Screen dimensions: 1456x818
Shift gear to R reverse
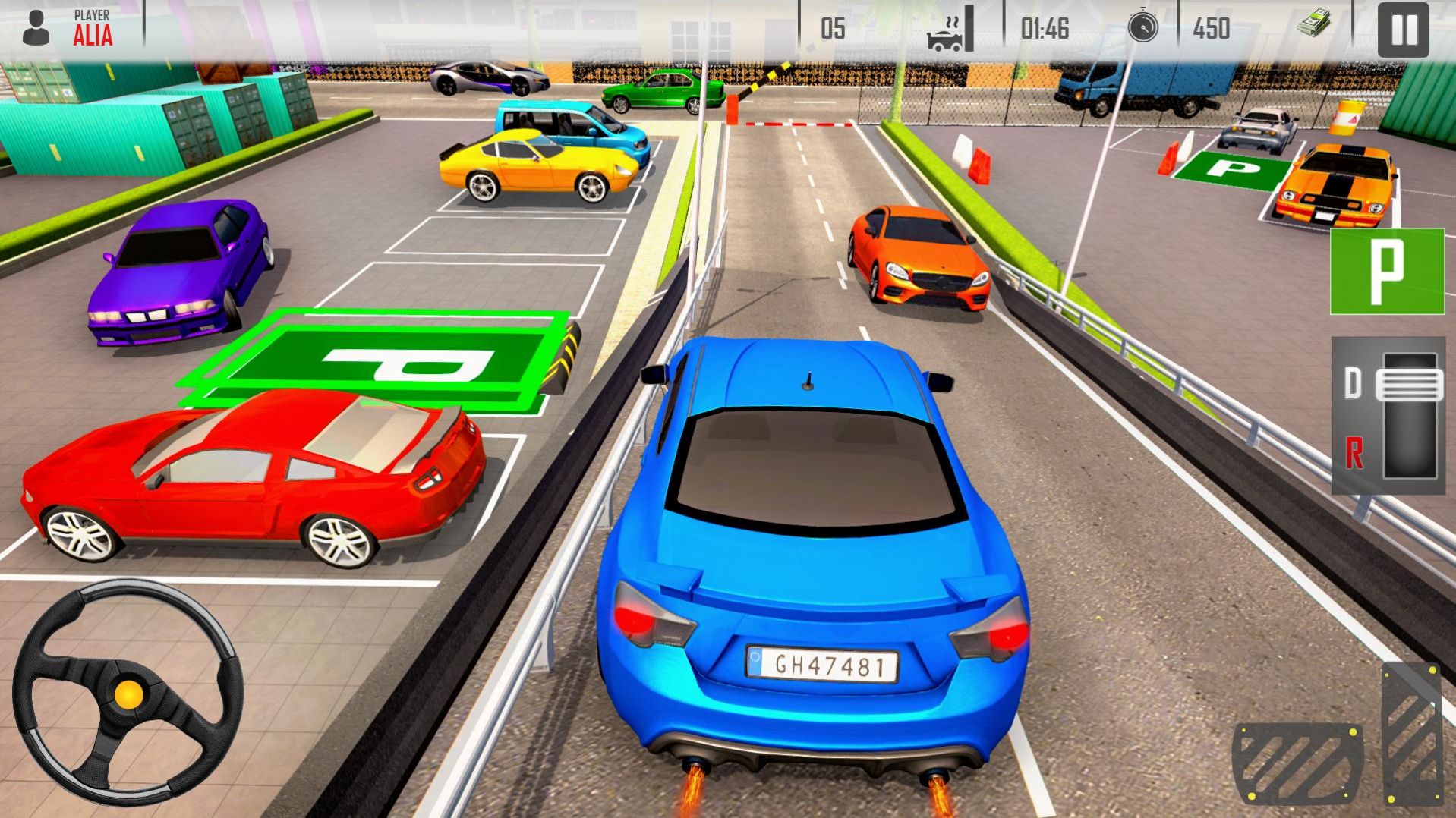1354,453
